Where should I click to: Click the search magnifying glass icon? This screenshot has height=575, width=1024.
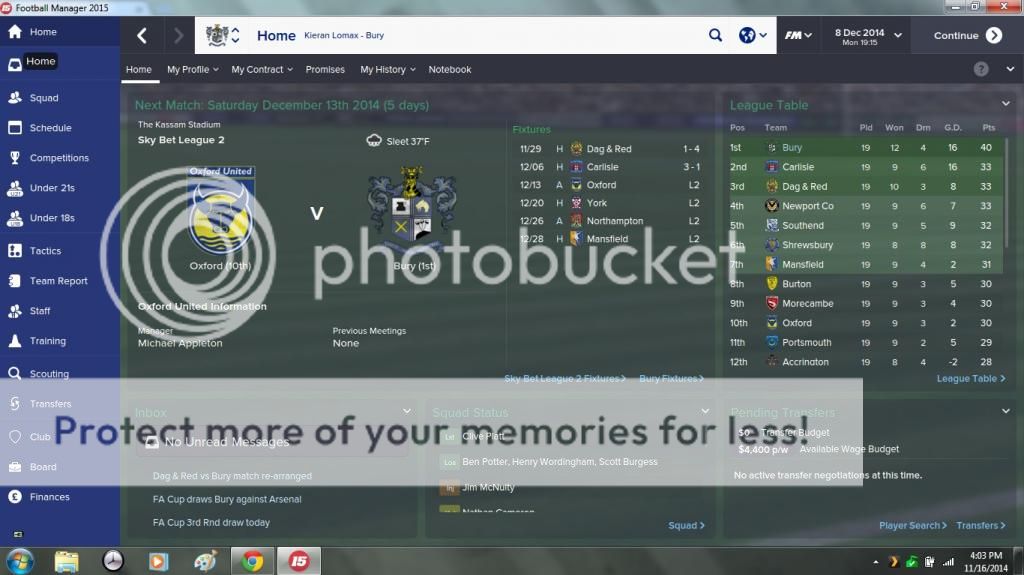715,36
